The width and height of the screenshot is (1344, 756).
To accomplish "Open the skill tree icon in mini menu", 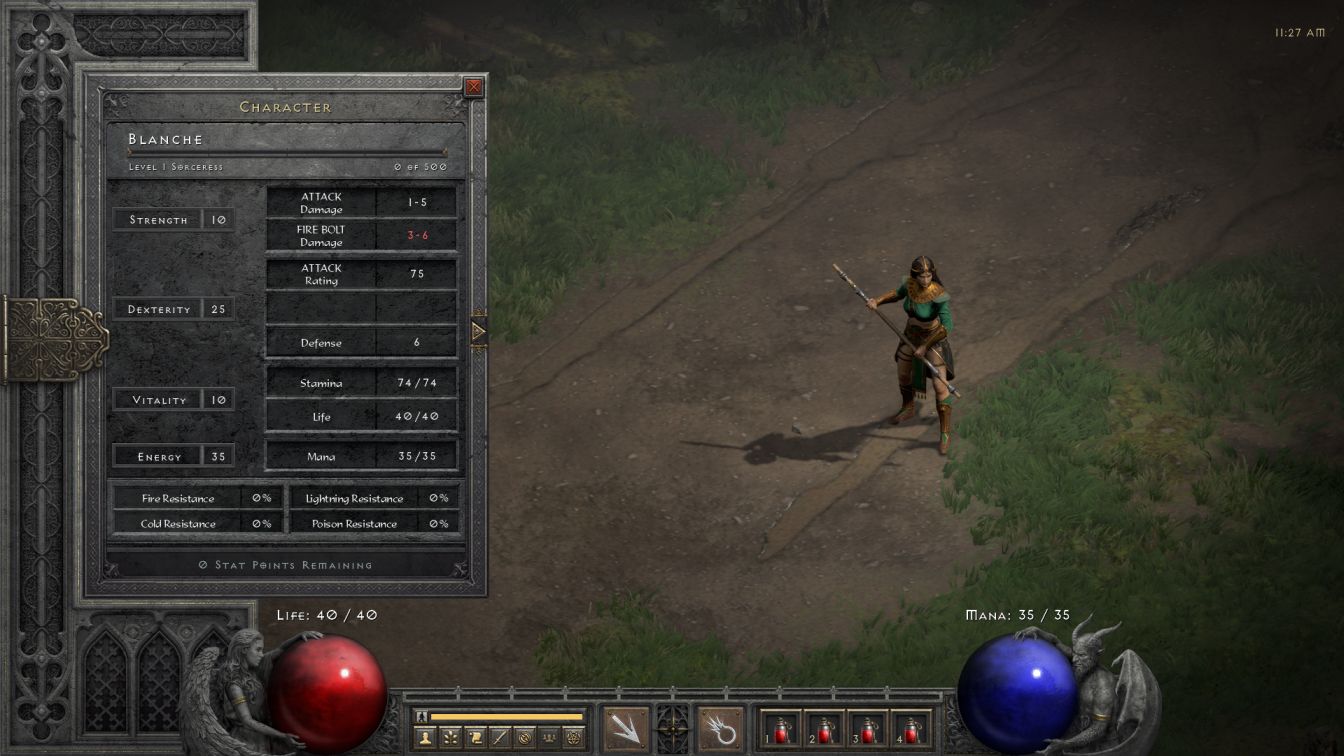I will [450, 738].
